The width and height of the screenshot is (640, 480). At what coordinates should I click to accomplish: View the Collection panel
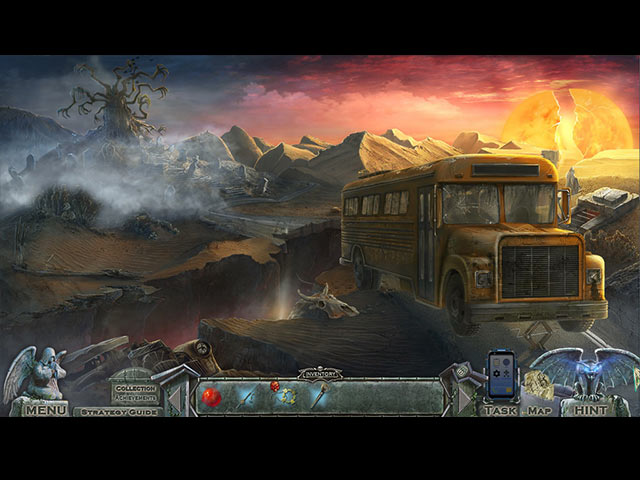pos(135,387)
